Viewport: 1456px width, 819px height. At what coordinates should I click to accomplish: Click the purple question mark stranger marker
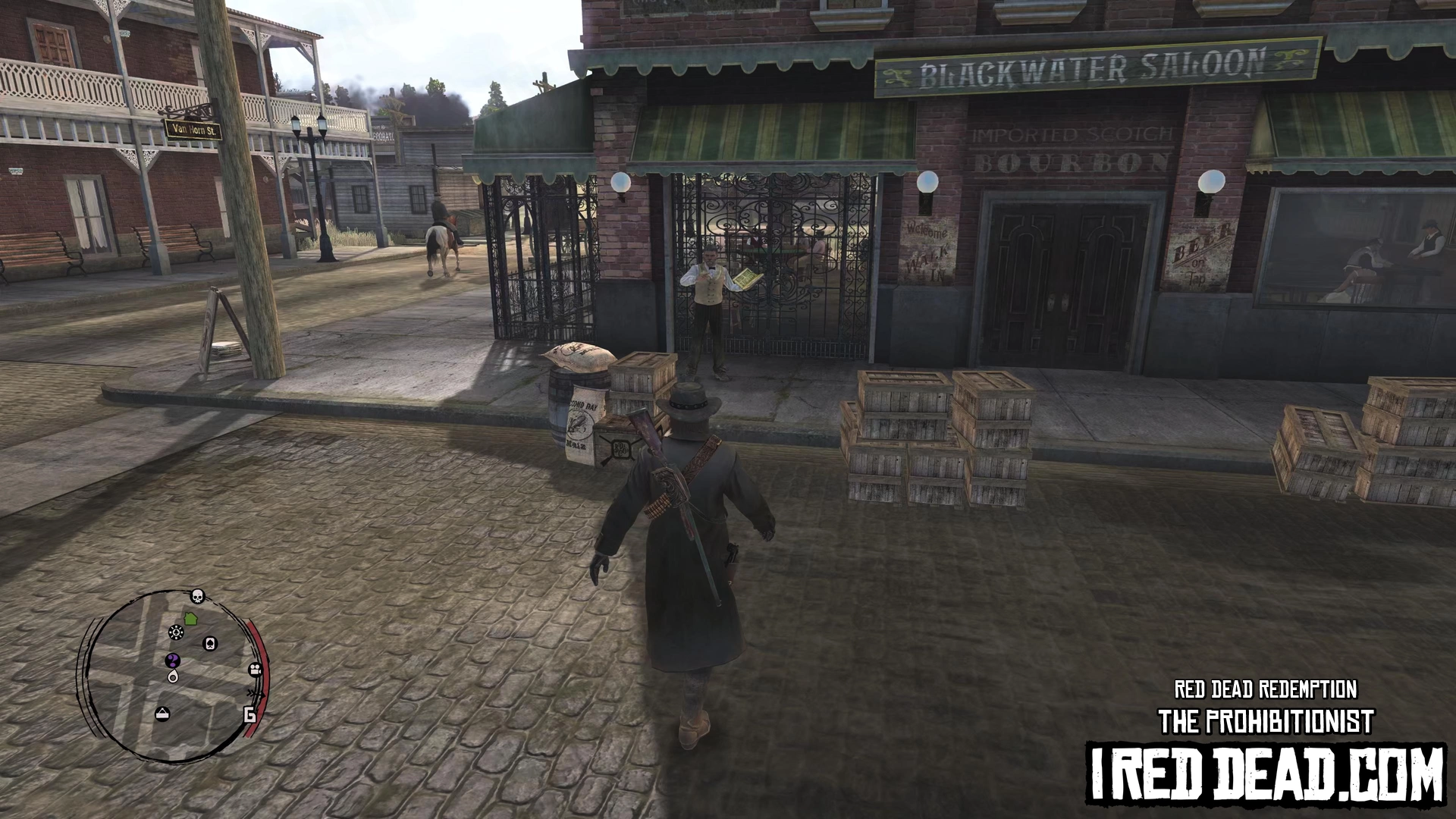tap(173, 660)
